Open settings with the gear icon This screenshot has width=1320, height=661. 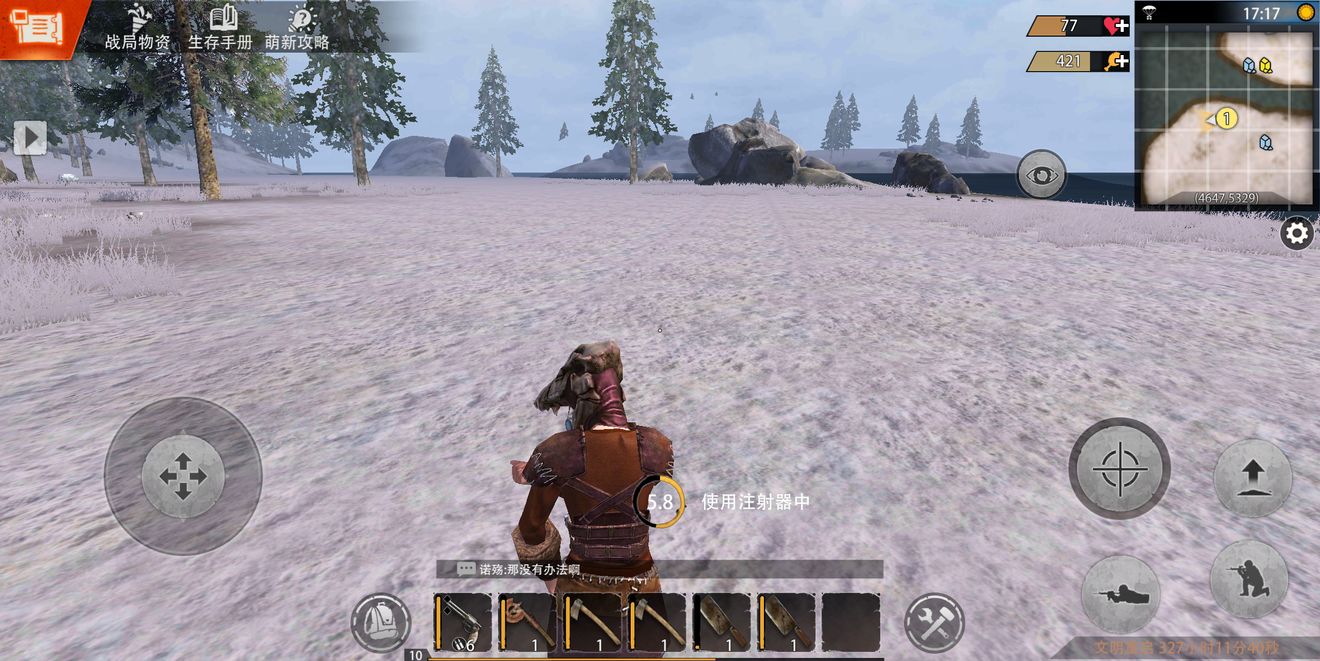pyautogui.click(x=1297, y=234)
